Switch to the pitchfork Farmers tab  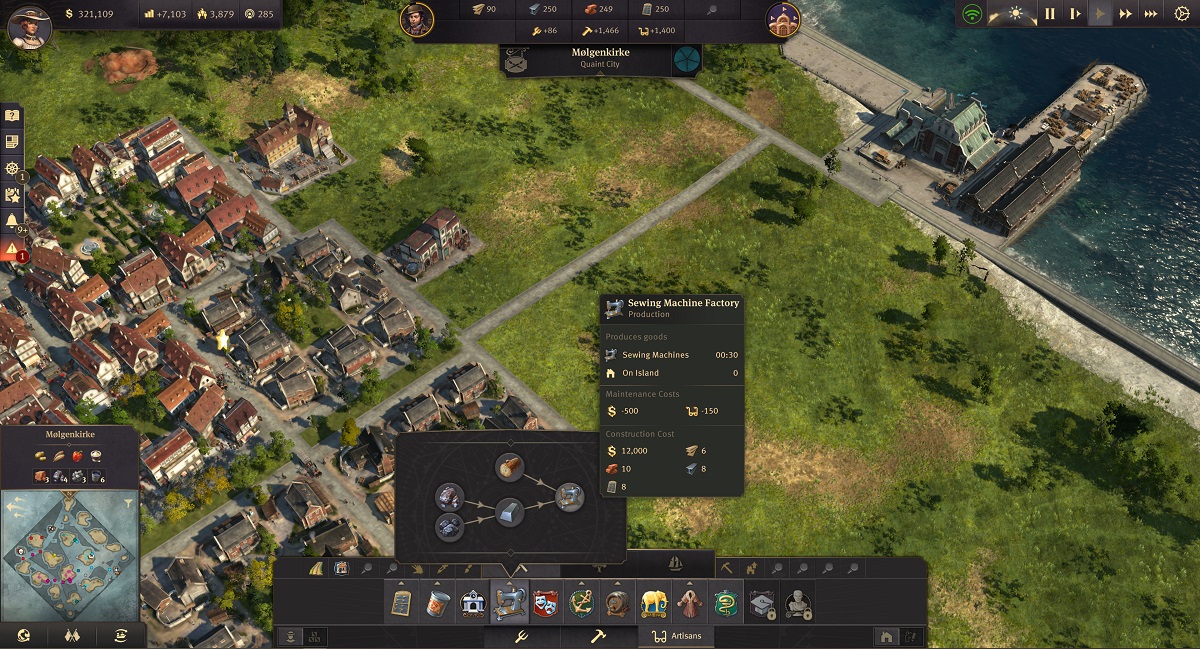[x=520, y=636]
